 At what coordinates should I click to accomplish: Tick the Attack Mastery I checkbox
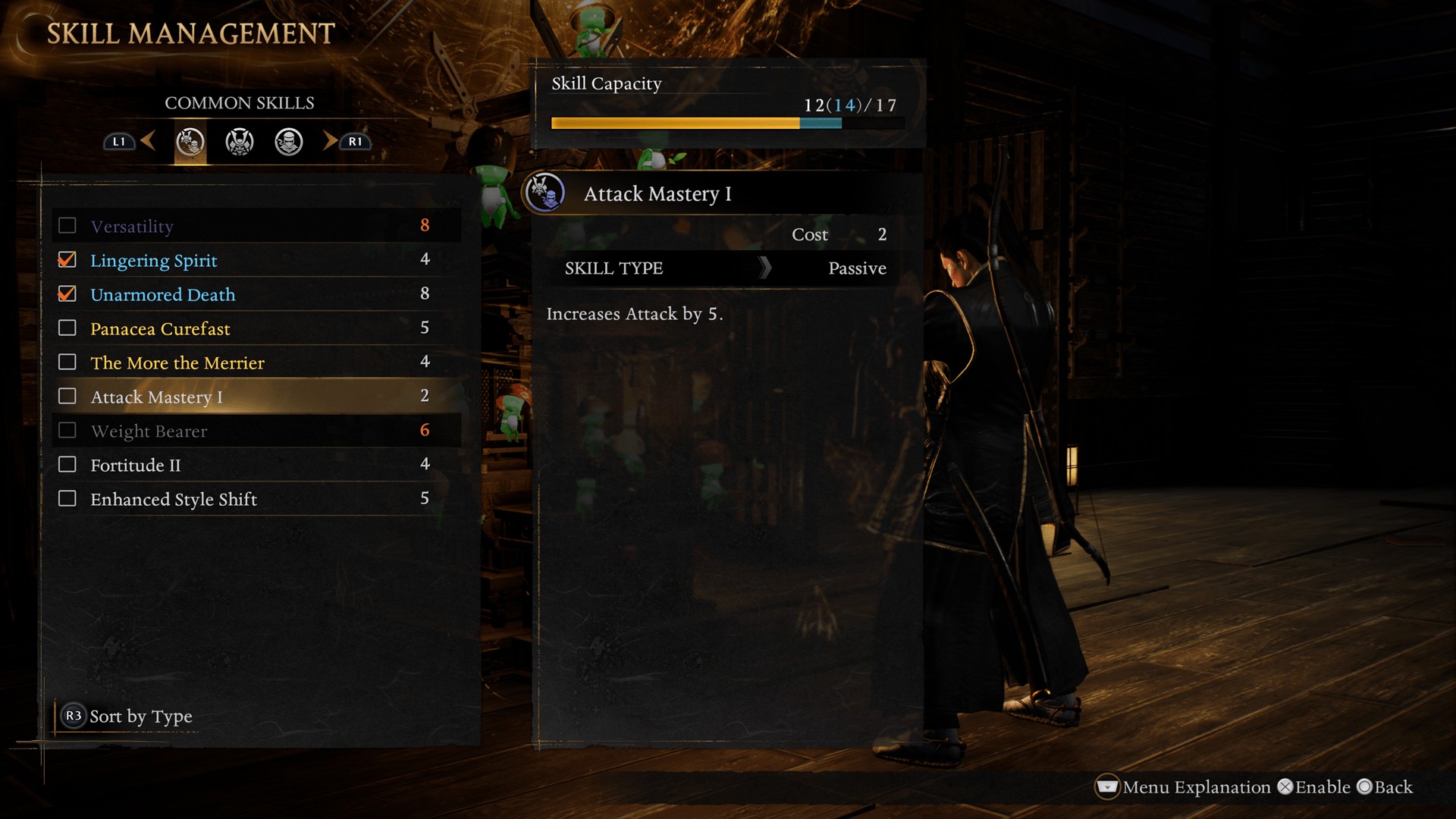pos(67,397)
